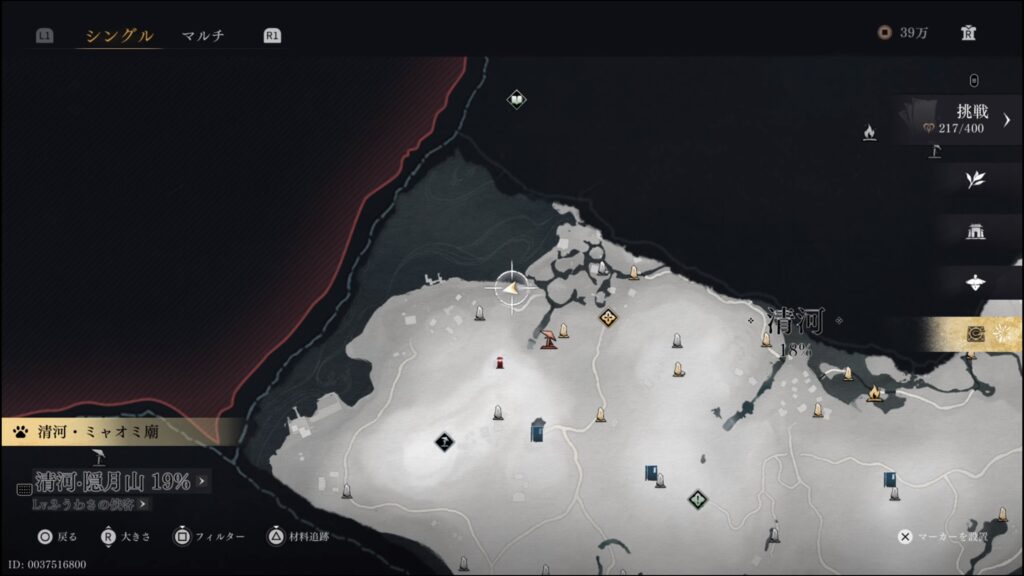Select the bonfire marker on the map
This screenshot has width=1024, height=576.
tap(877, 392)
